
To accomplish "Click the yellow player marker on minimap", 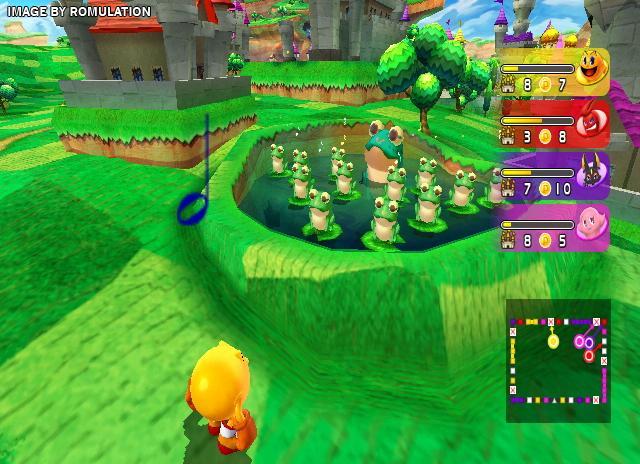I will (553, 341).
